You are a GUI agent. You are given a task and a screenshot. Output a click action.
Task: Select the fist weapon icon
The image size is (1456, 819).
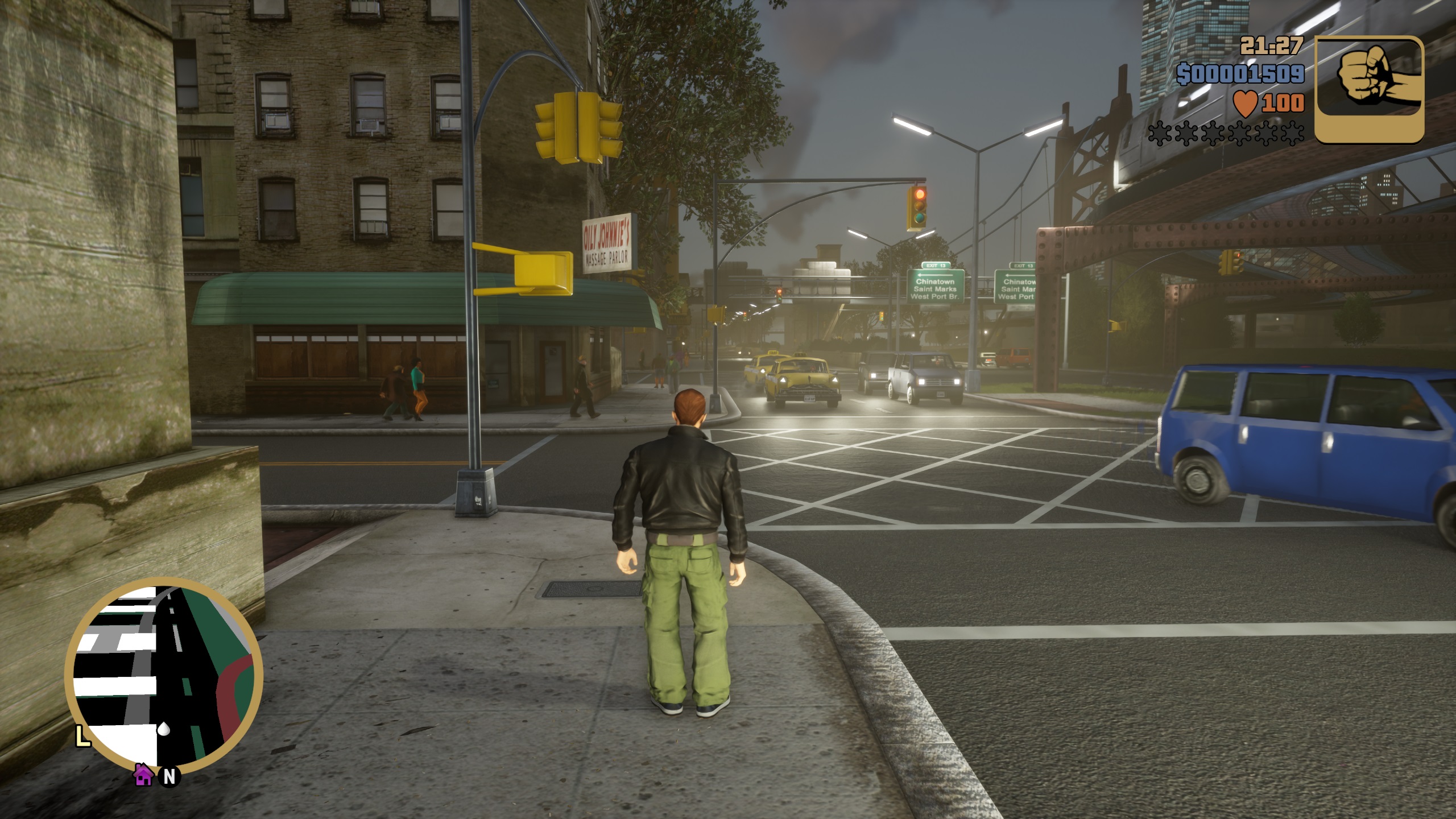pyautogui.click(x=1369, y=89)
